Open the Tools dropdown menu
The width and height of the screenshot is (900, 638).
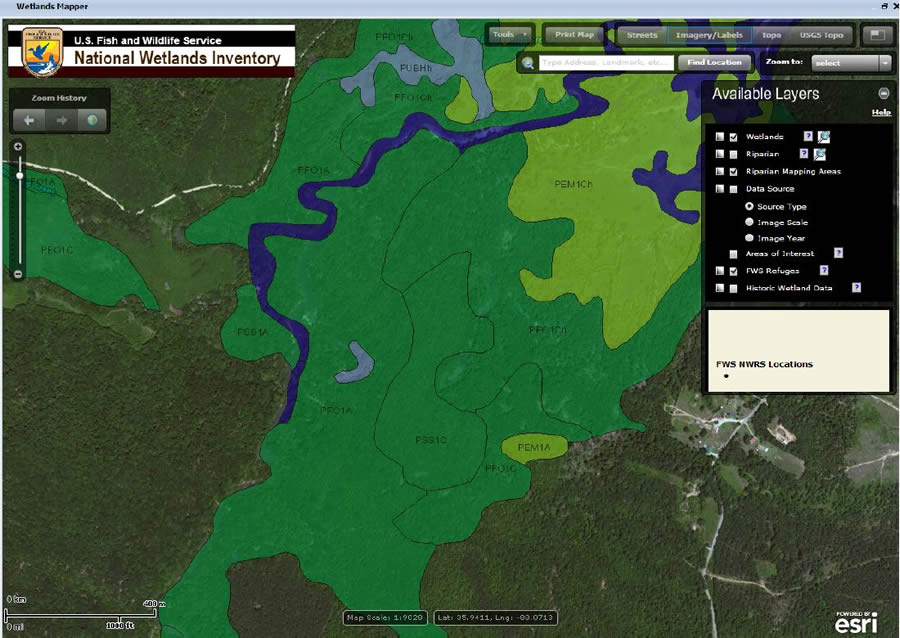510,35
